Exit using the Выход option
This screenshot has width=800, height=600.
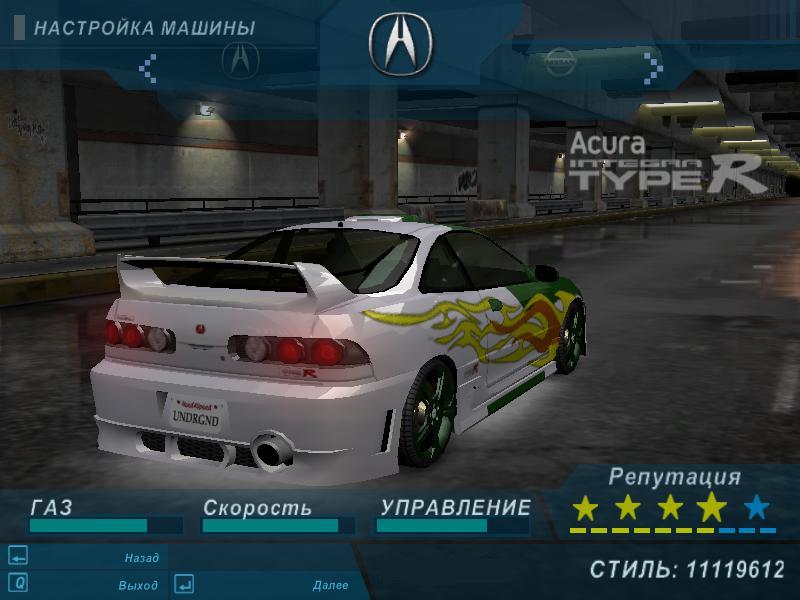(x=138, y=585)
